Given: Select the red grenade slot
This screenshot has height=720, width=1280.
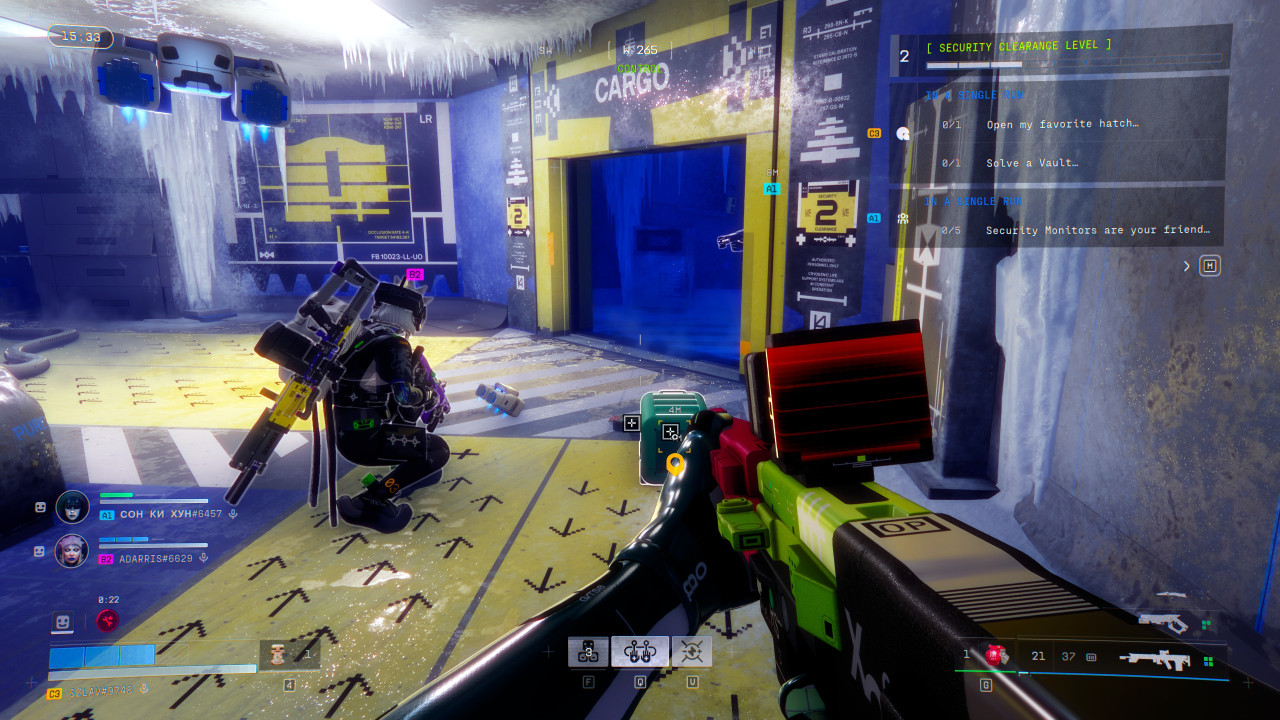Looking at the screenshot, I should [x=994, y=656].
